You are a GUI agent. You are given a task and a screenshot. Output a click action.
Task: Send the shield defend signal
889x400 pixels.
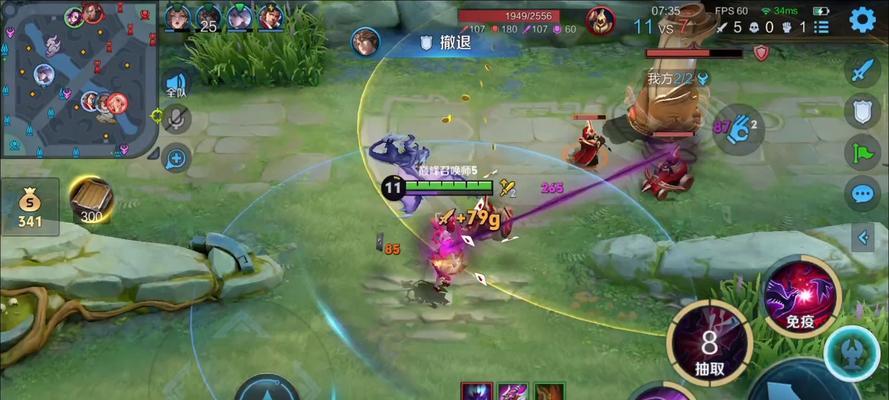(862, 111)
